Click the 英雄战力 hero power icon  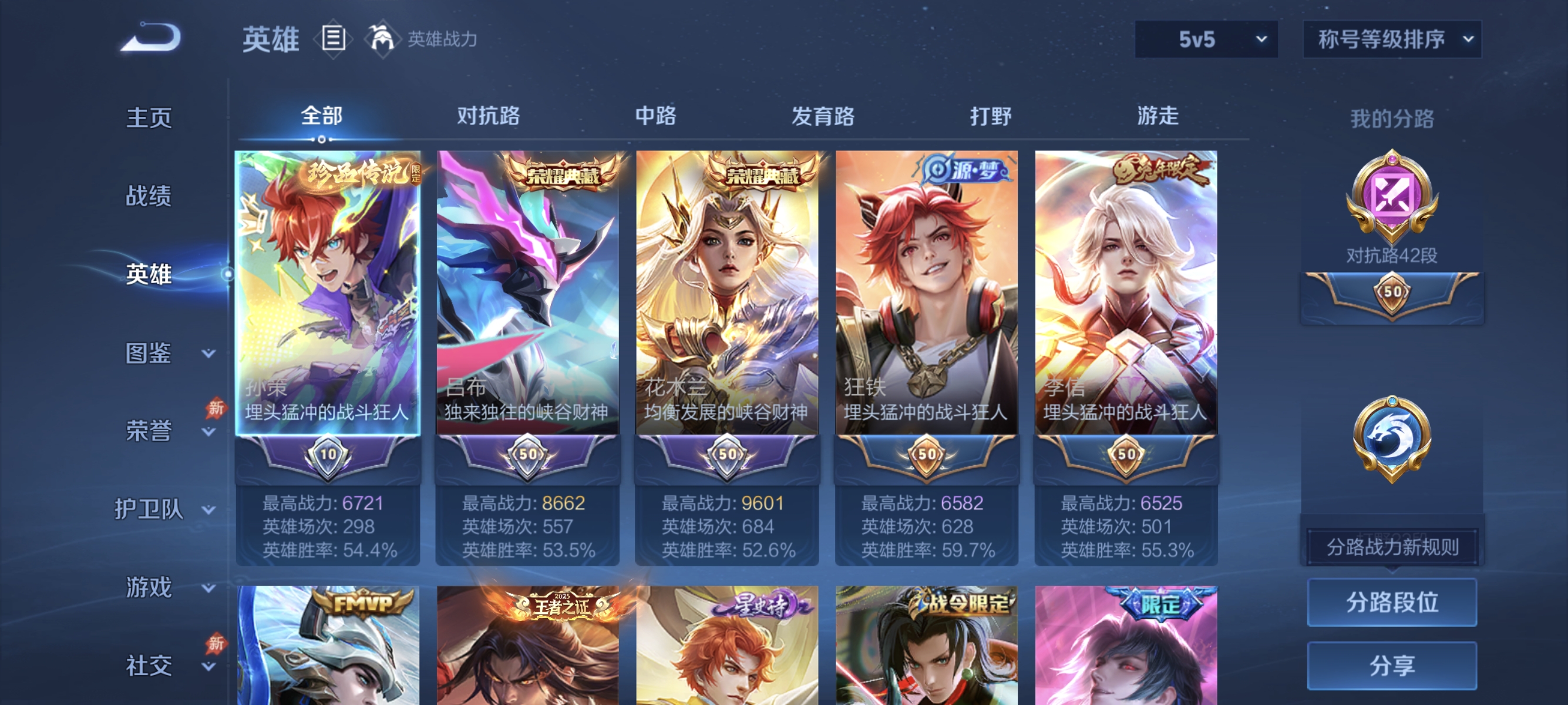[381, 38]
